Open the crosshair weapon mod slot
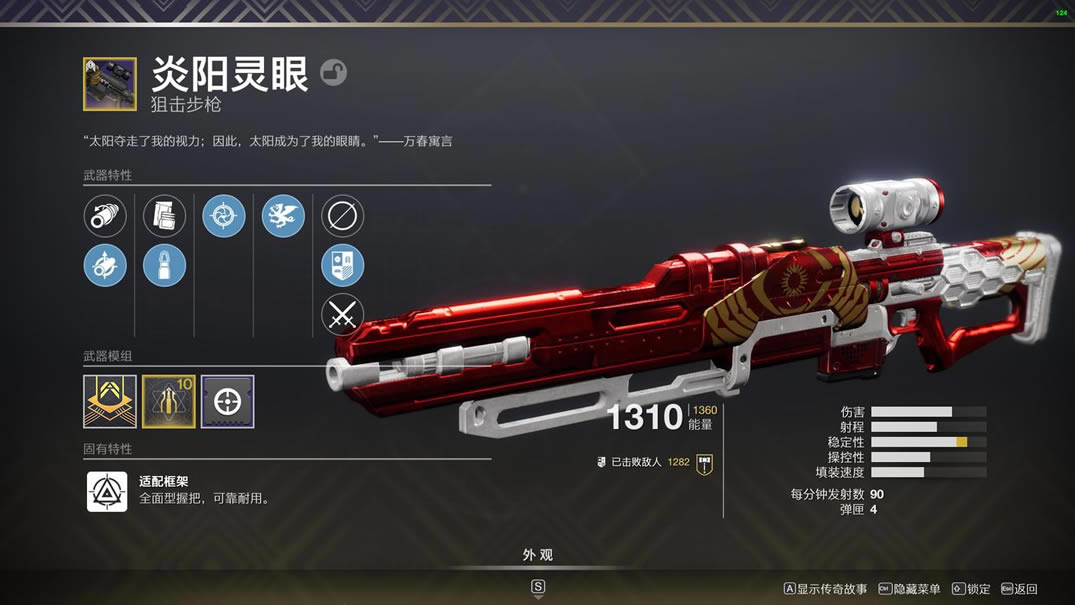Image resolution: width=1075 pixels, height=605 pixels. (228, 401)
